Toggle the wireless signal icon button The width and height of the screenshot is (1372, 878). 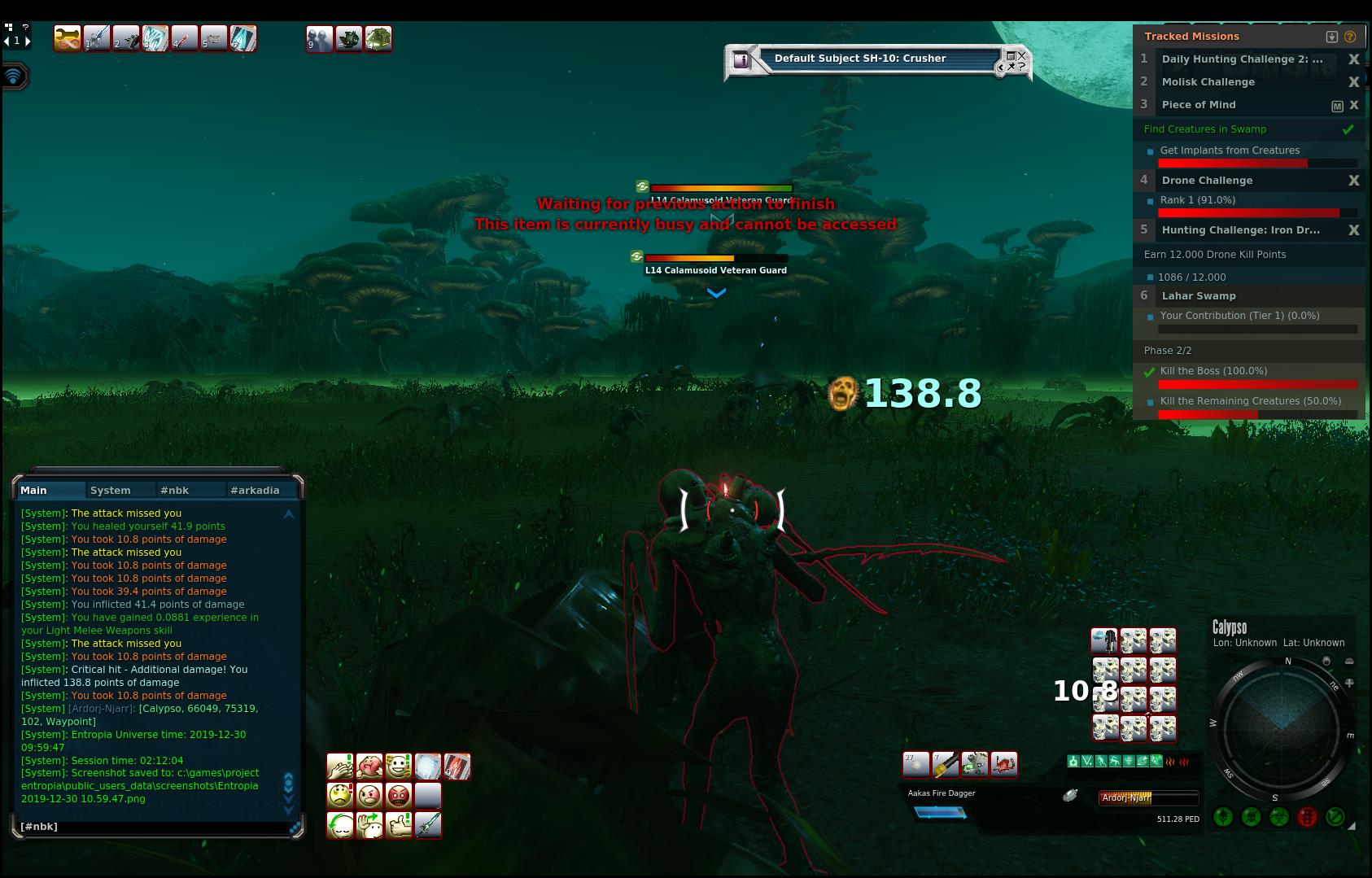coord(15,77)
